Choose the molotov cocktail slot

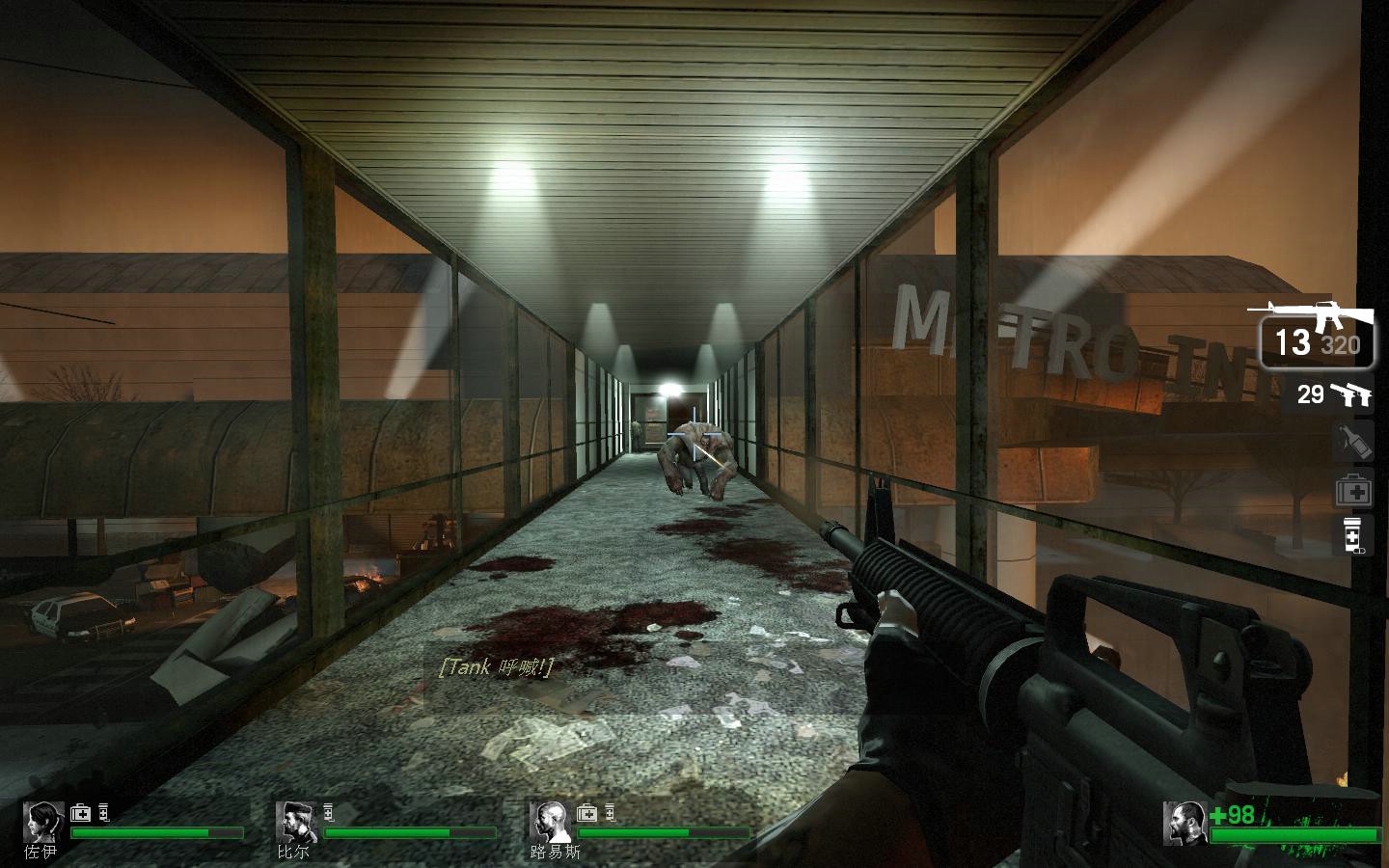point(1352,442)
